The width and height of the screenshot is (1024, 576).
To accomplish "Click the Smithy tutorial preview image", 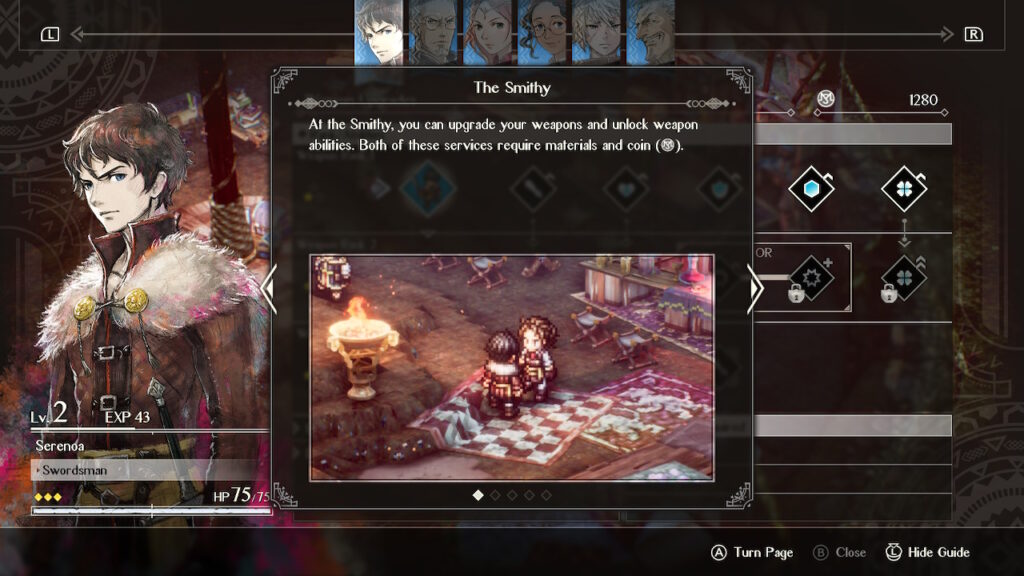I will [512, 367].
